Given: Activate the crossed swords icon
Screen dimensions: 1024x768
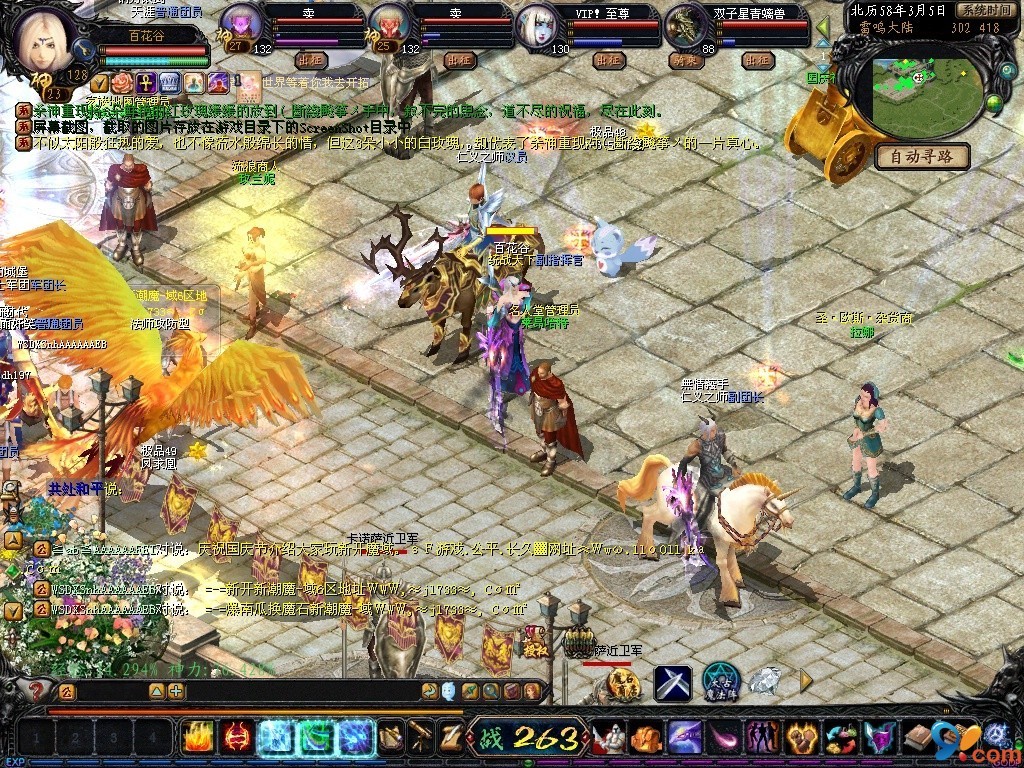Looking at the screenshot, I should pos(673,683).
